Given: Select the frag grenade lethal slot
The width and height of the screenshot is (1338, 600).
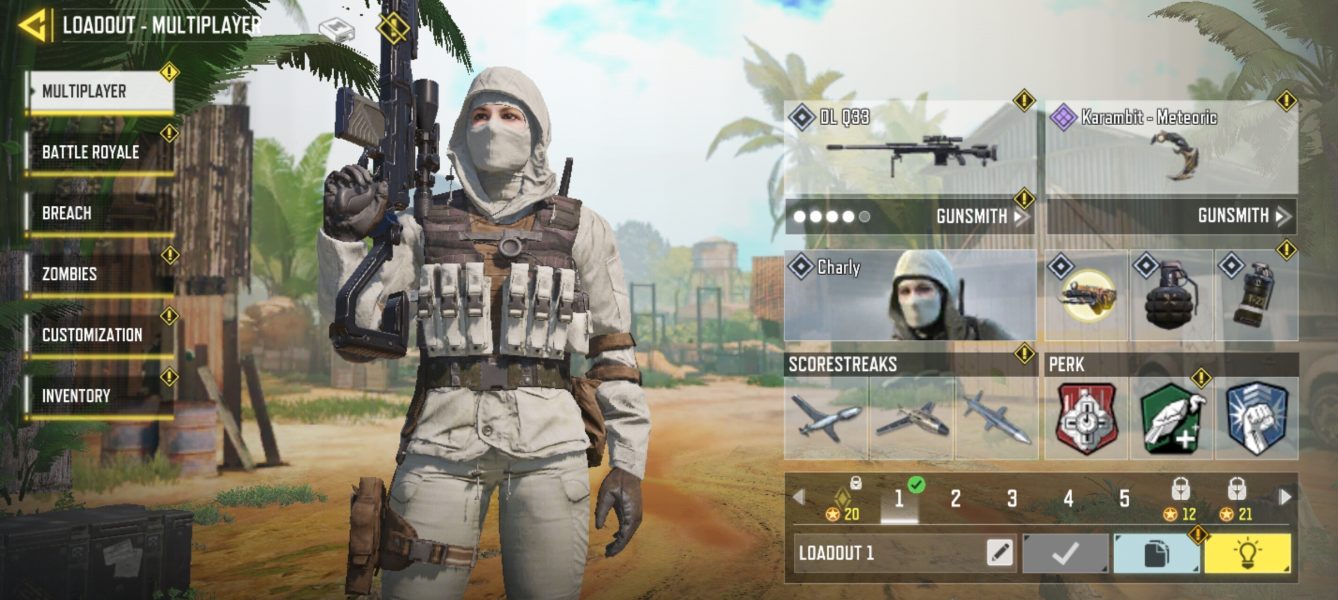Looking at the screenshot, I should [1171, 296].
